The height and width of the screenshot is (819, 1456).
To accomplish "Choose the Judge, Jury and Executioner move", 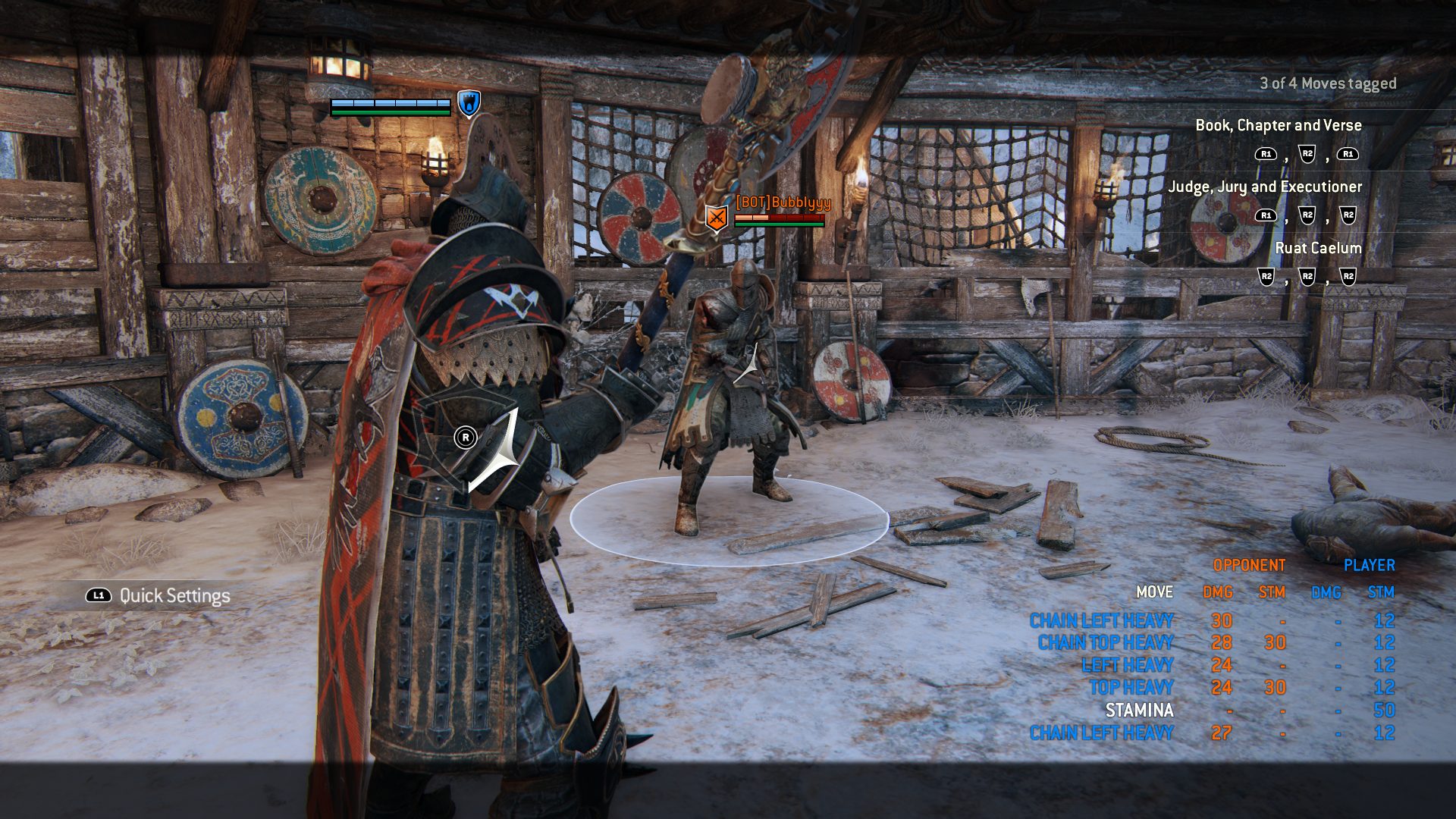I will [1264, 187].
